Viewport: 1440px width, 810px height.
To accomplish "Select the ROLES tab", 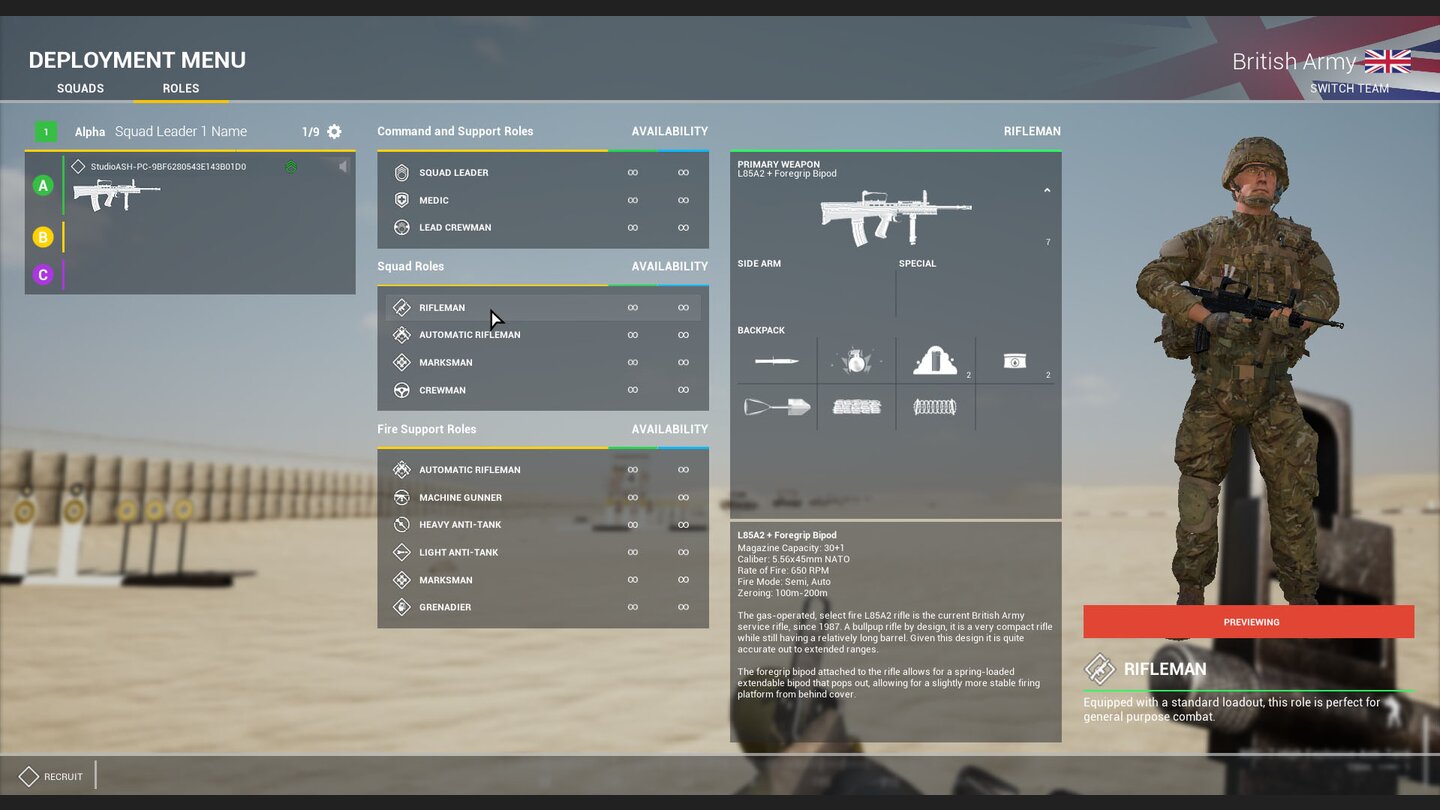I will (x=180, y=88).
